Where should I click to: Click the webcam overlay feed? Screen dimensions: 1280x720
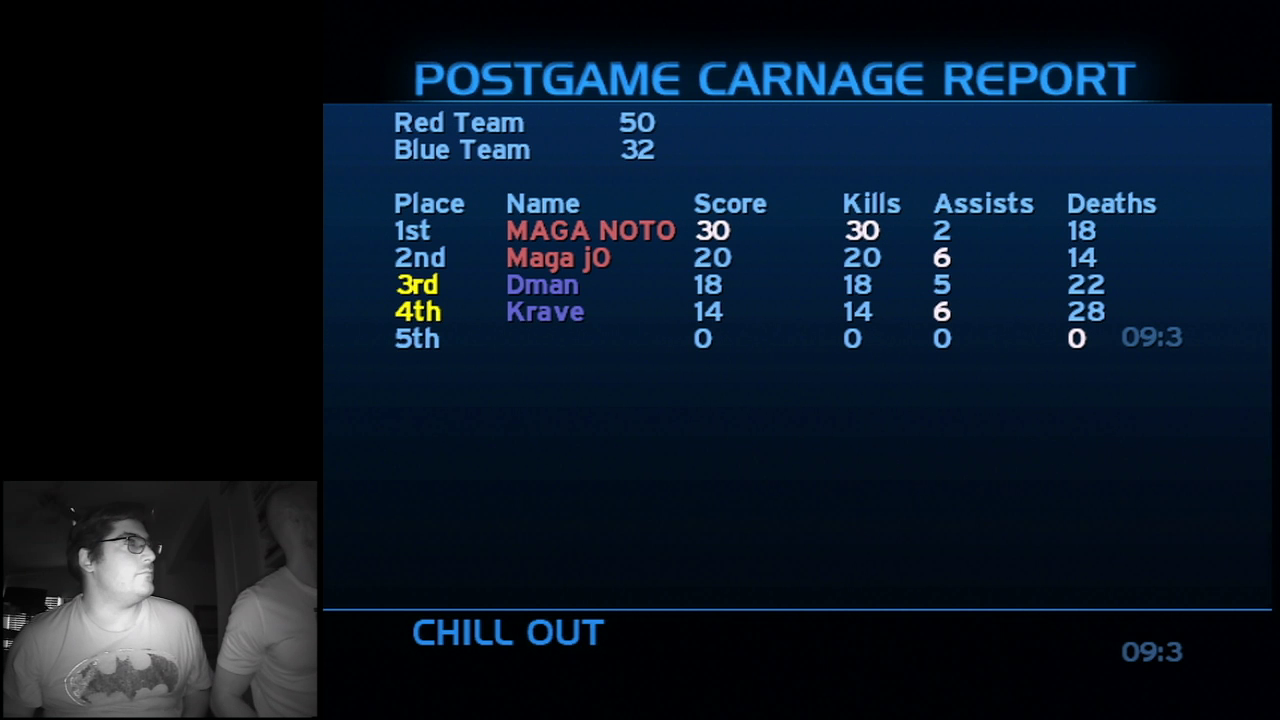[160, 599]
